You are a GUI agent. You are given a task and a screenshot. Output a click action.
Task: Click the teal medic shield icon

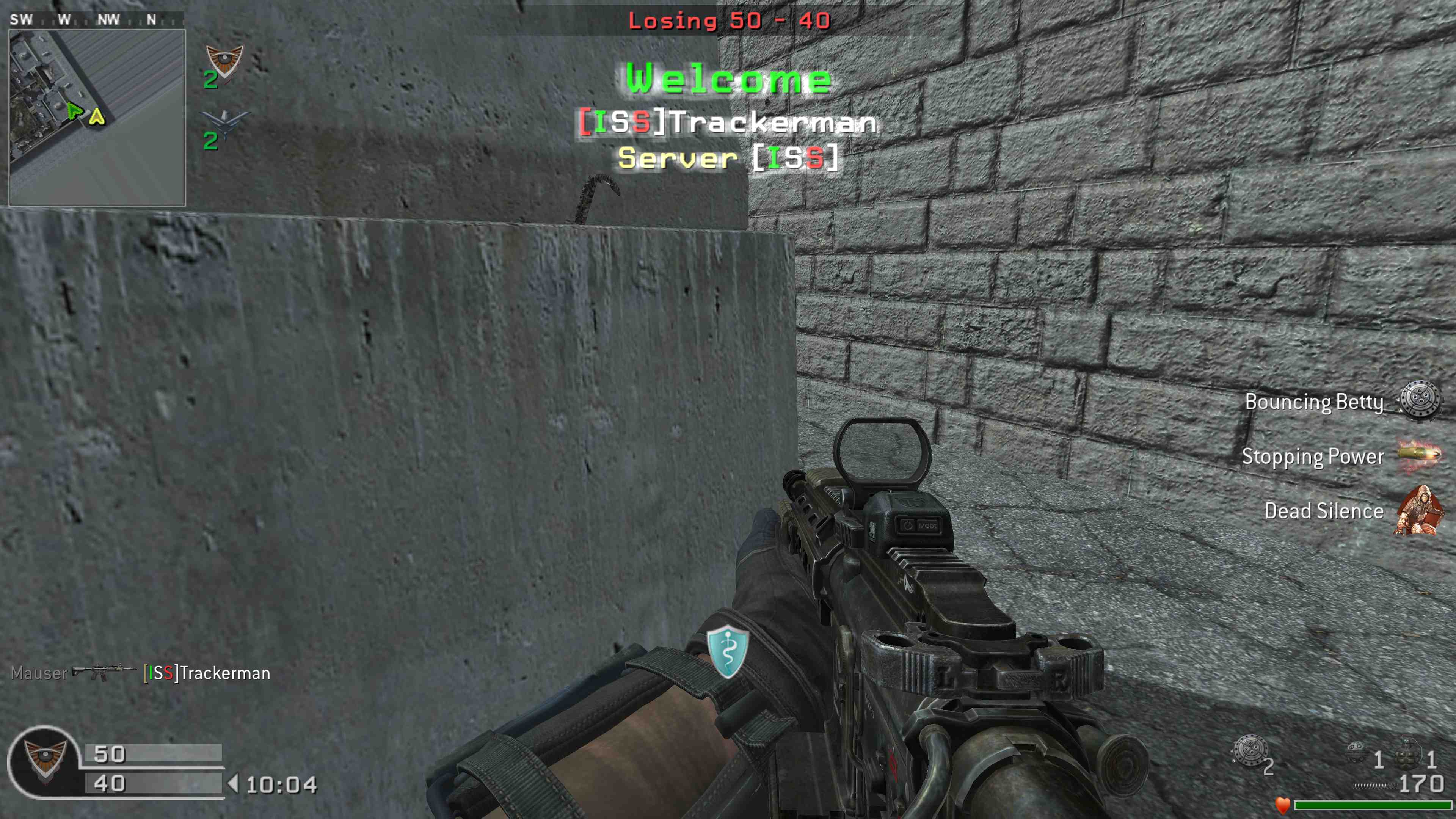coord(728,651)
